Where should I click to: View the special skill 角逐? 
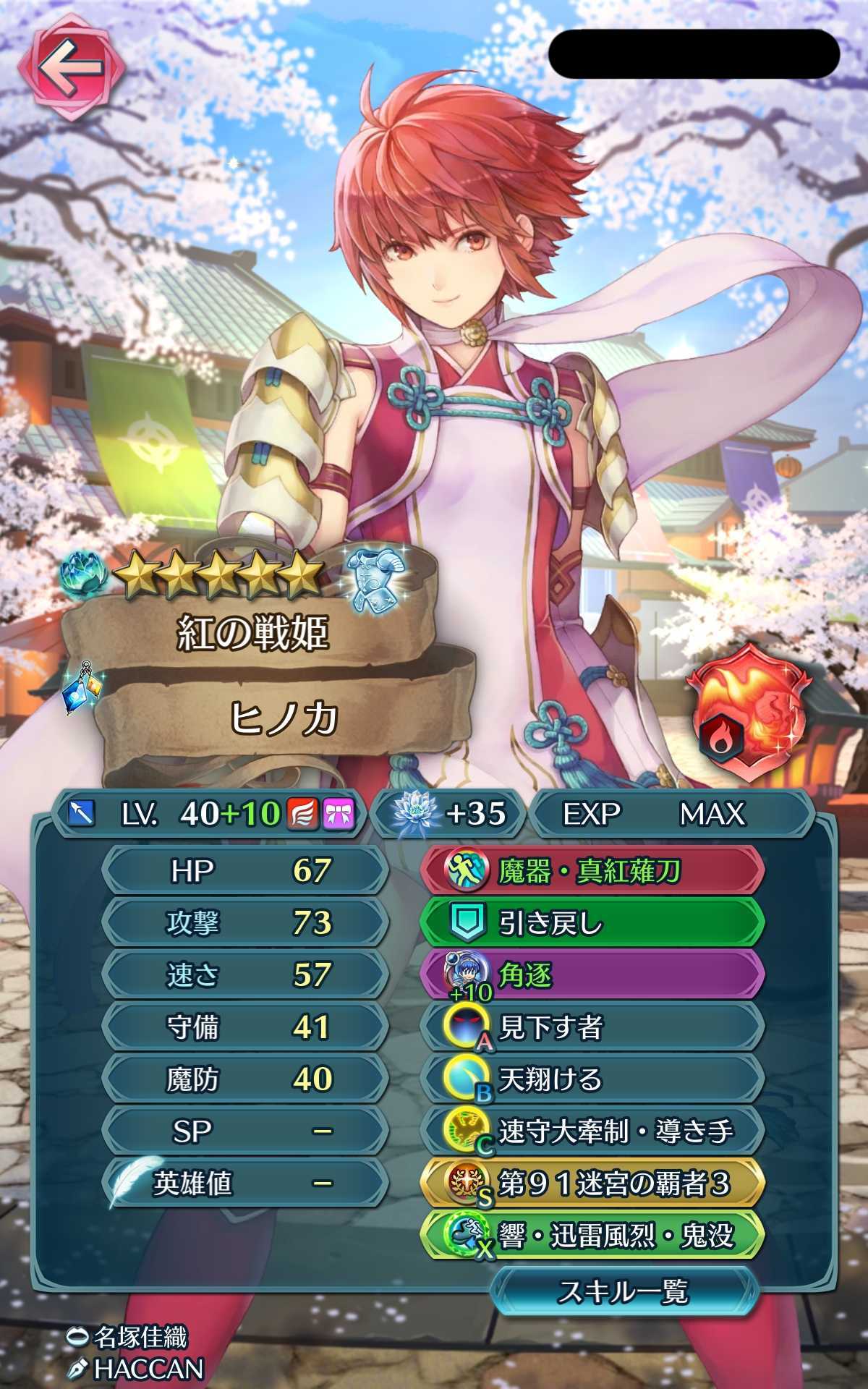[592, 975]
